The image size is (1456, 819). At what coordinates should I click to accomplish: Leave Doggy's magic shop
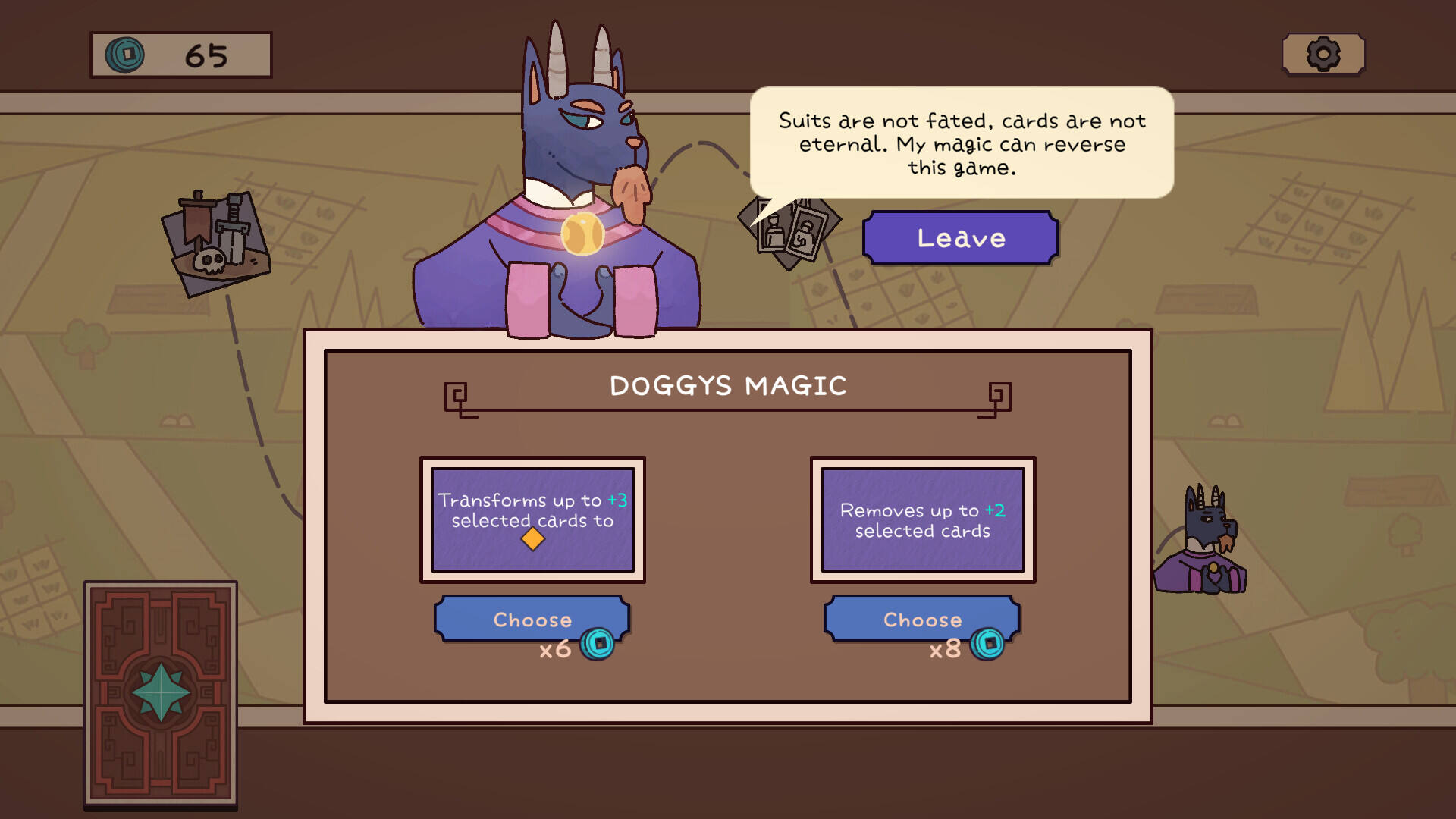pyautogui.click(x=960, y=238)
